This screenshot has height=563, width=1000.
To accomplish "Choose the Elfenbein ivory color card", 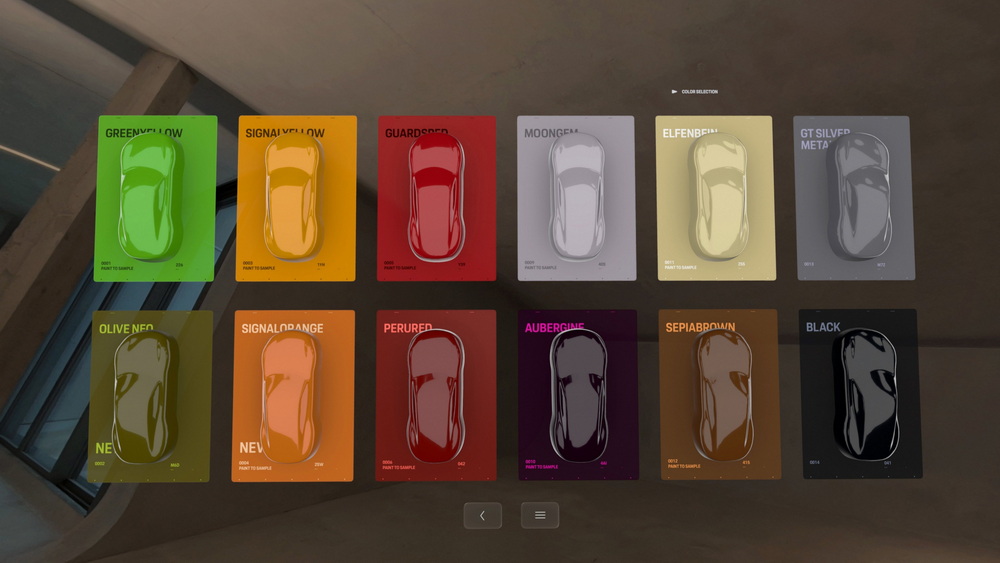I will [x=716, y=198].
